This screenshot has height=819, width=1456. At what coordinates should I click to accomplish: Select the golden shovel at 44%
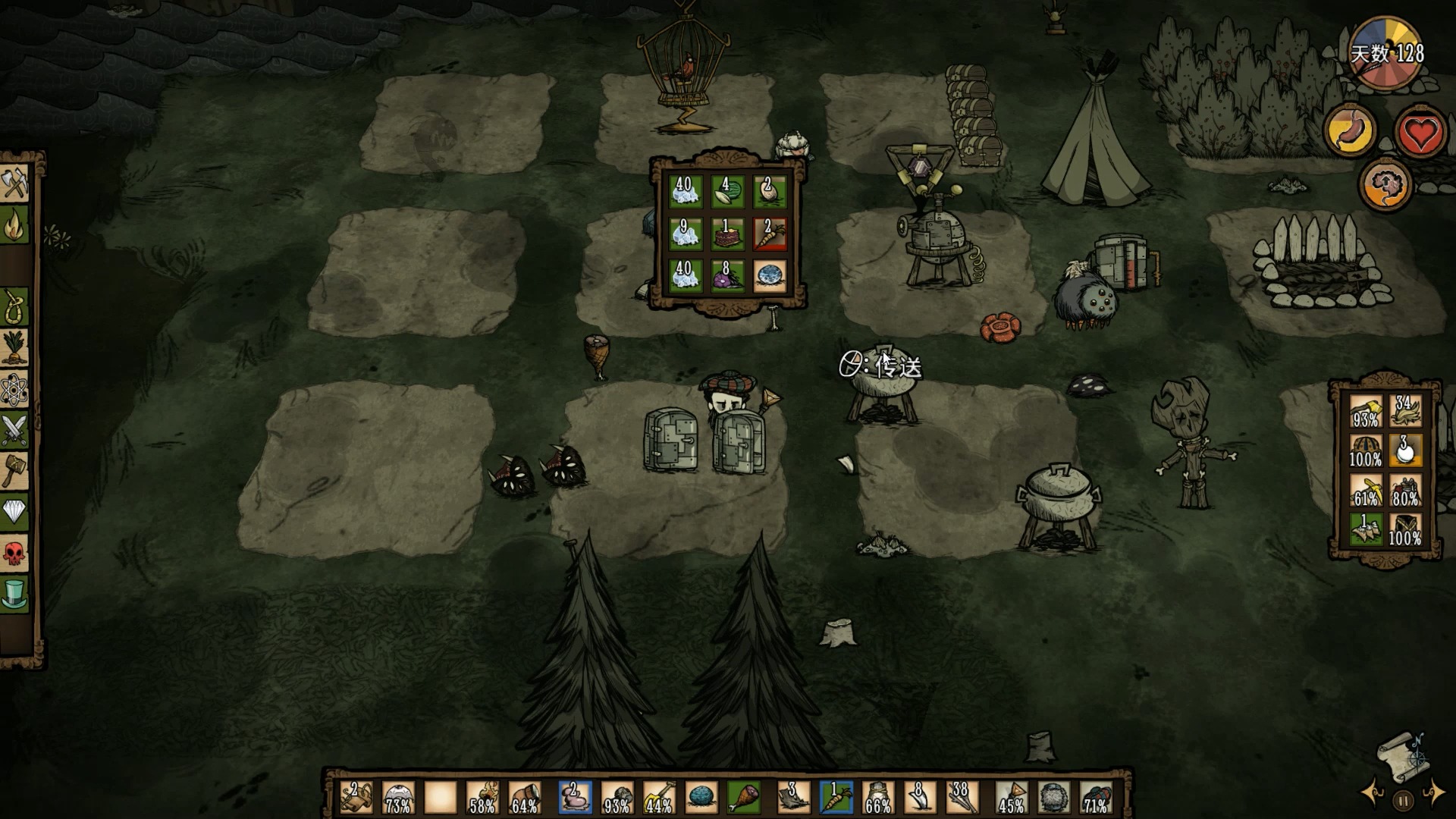pyautogui.click(x=659, y=798)
